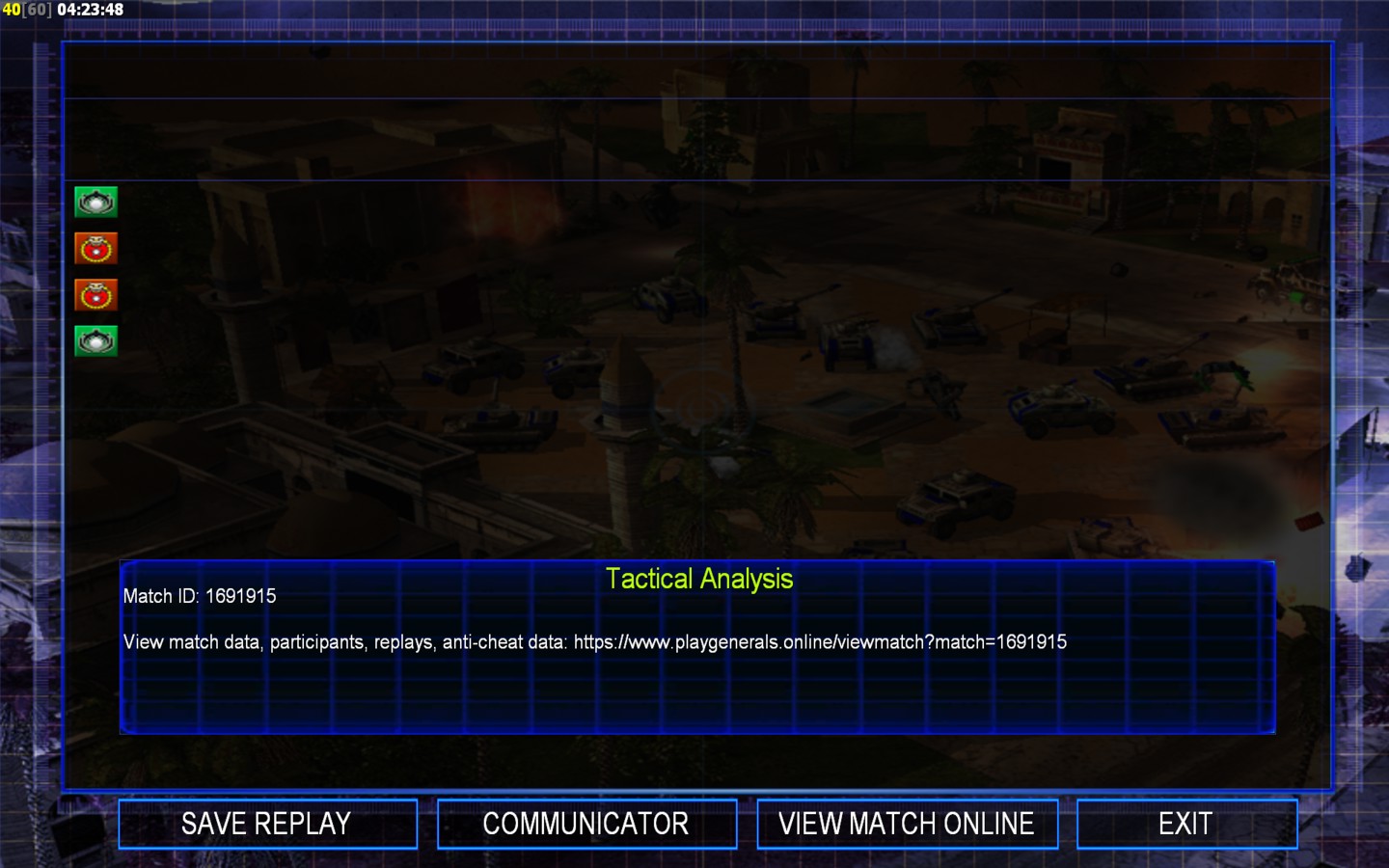Image resolution: width=1389 pixels, height=868 pixels.
Task: Open the Communicator
Action: tap(586, 824)
